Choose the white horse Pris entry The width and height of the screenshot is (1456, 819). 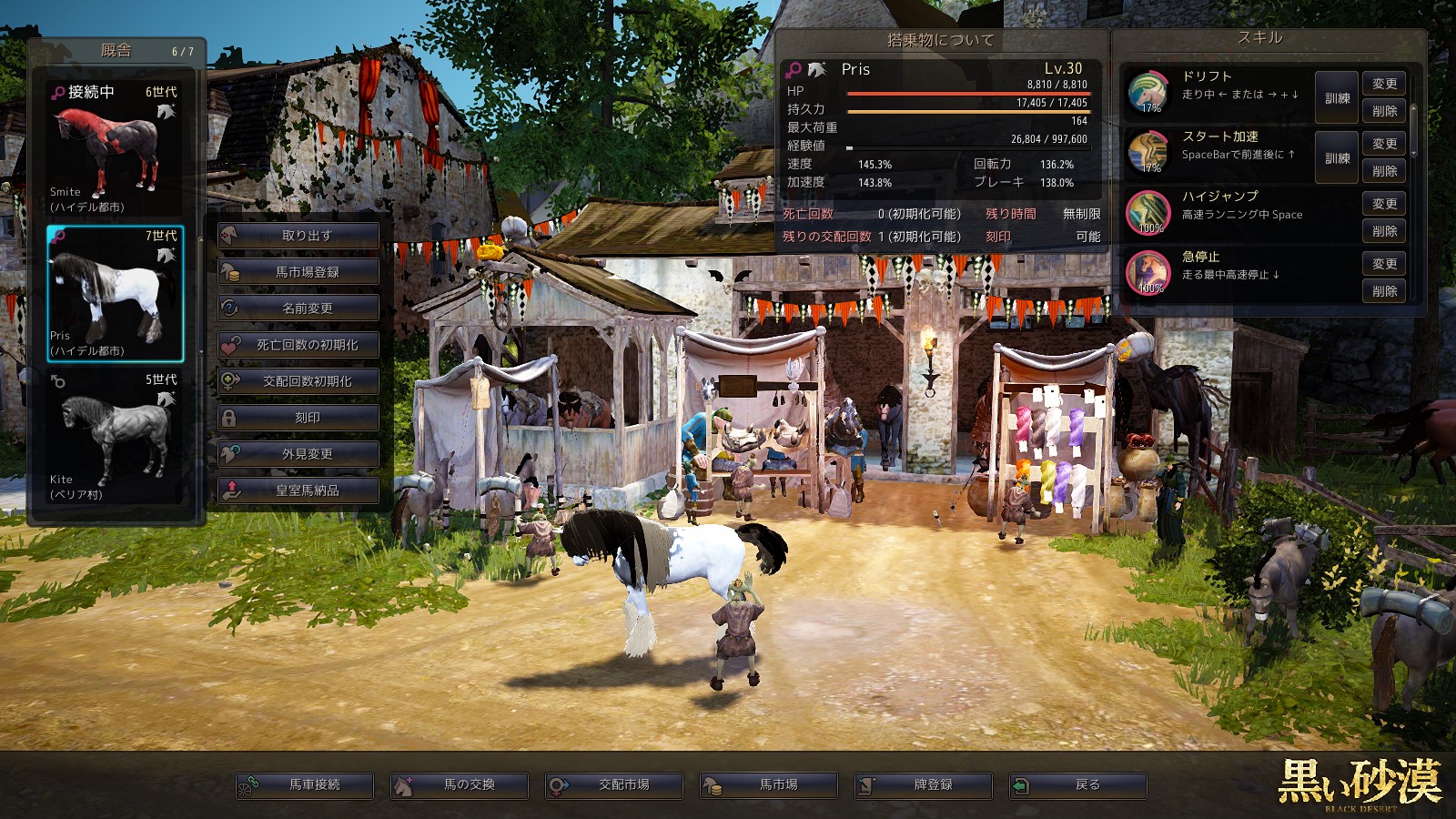pos(115,293)
